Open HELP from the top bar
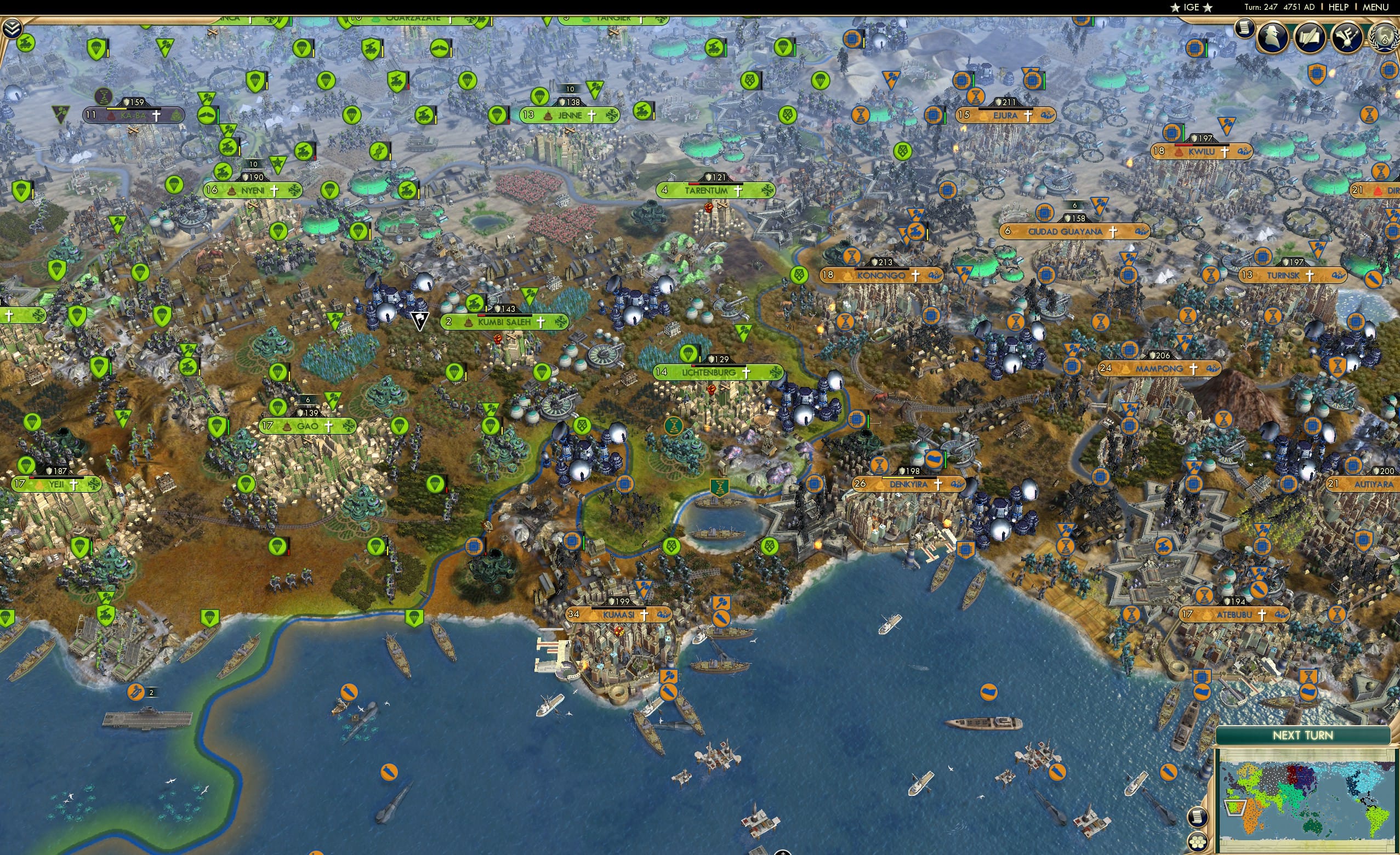This screenshot has width=1400, height=855. click(x=1339, y=7)
